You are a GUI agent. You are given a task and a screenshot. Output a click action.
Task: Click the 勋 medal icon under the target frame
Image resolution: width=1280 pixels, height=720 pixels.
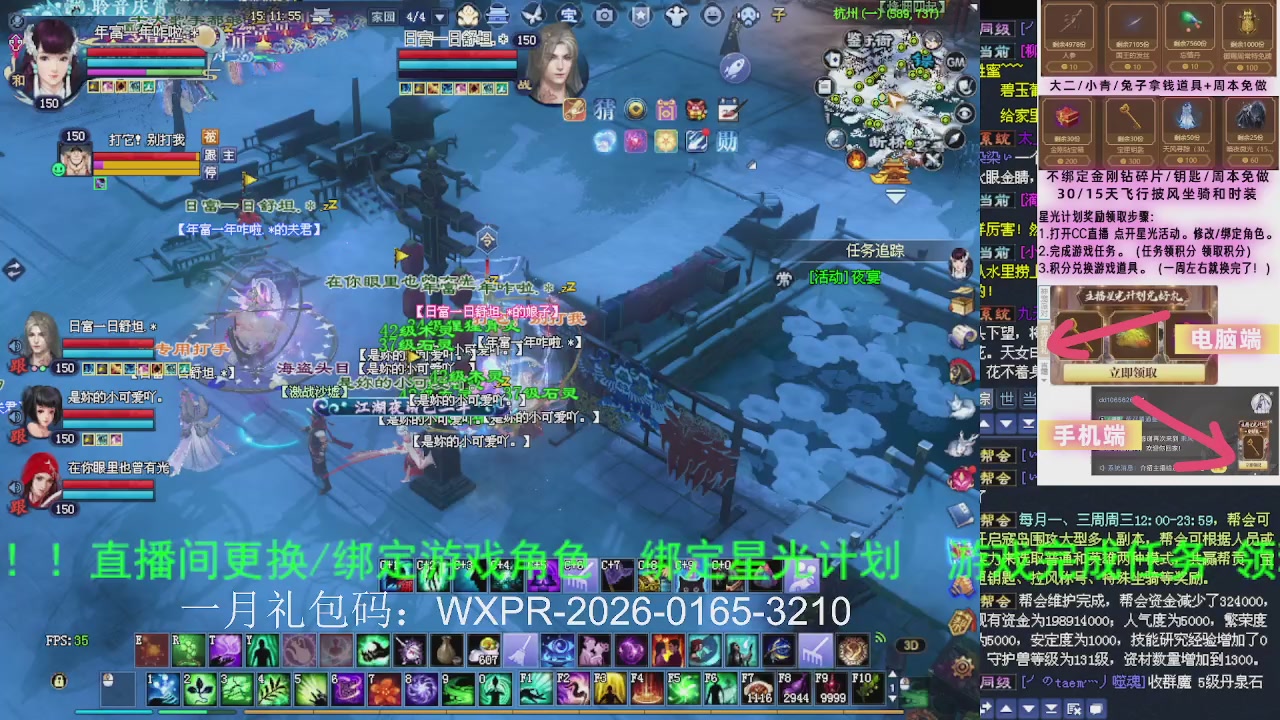(727, 141)
